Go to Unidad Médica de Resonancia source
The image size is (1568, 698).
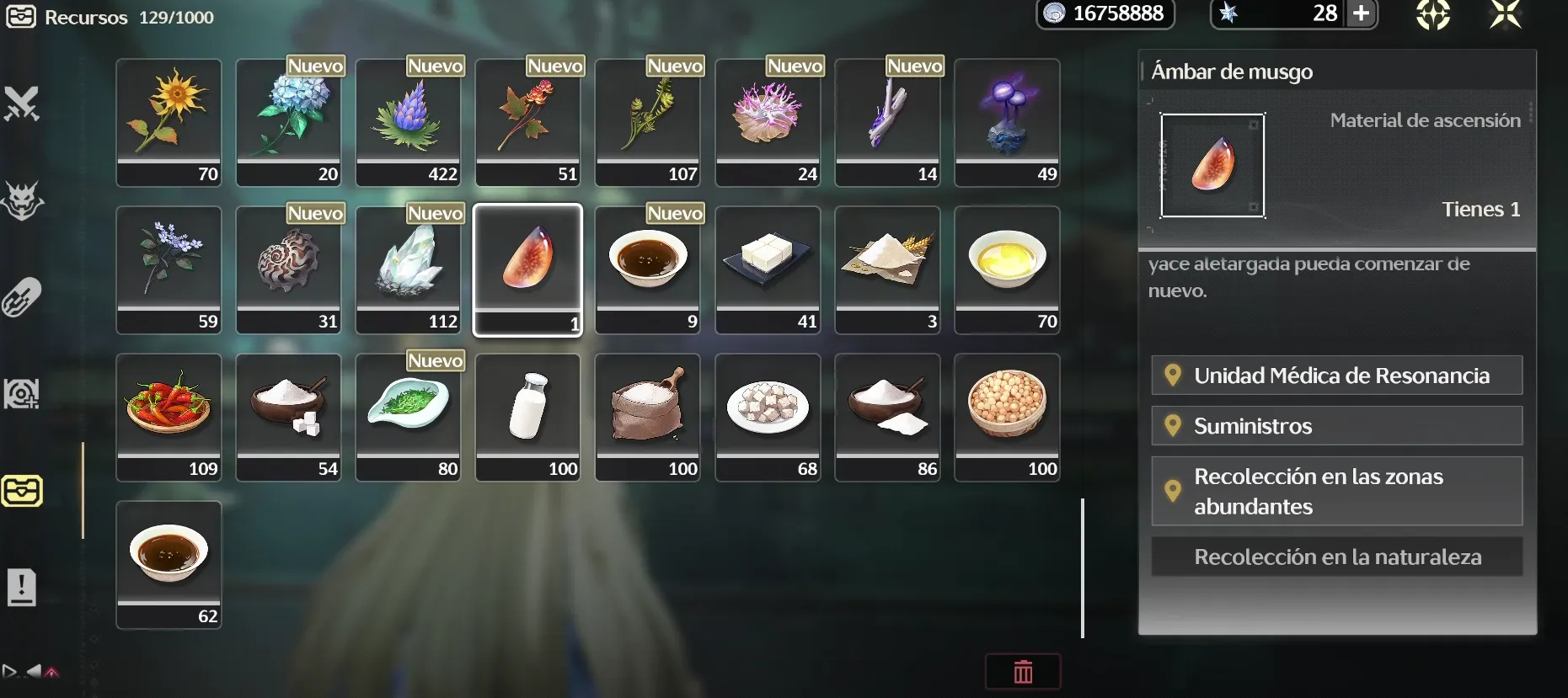coord(1336,376)
